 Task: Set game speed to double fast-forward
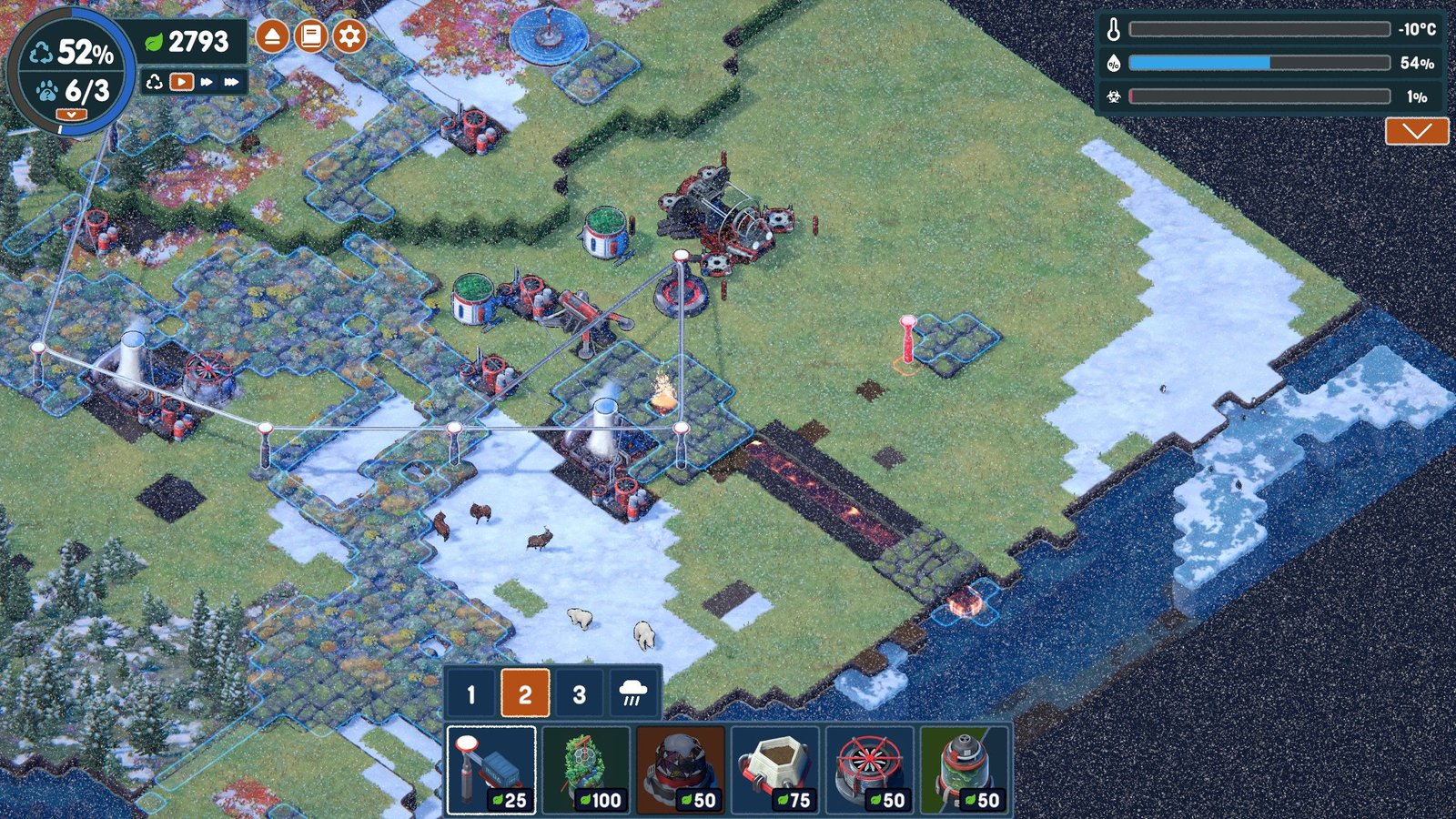pyautogui.click(x=207, y=82)
